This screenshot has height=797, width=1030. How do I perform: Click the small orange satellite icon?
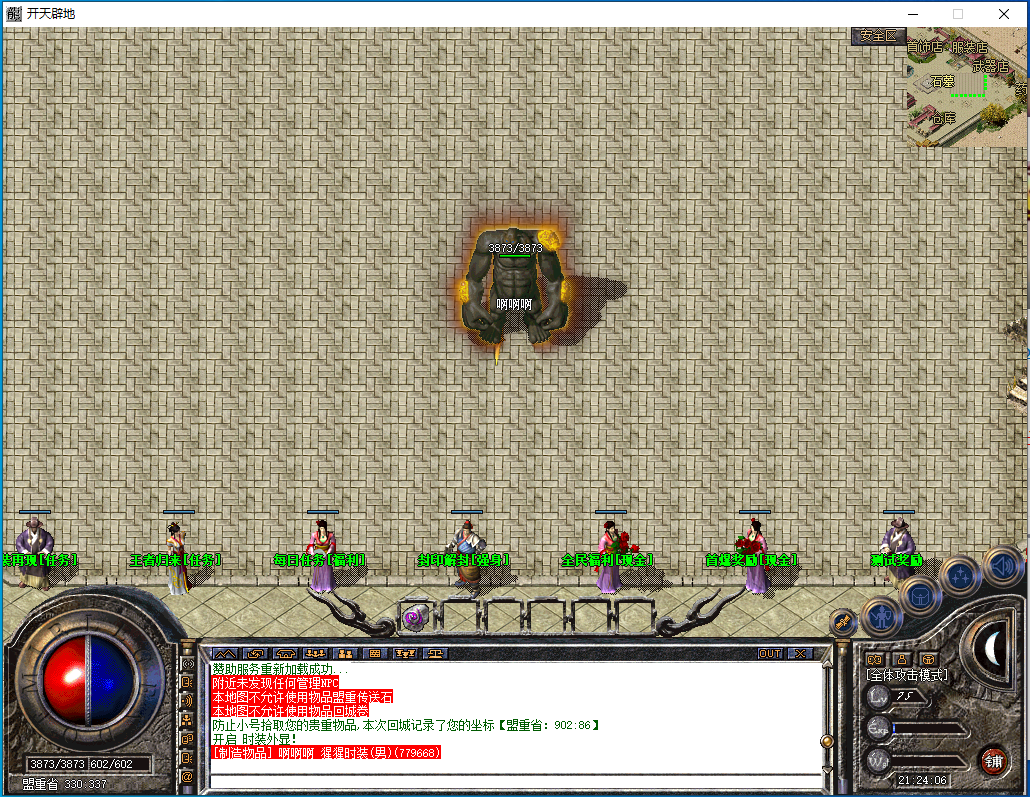[x=842, y=622]
